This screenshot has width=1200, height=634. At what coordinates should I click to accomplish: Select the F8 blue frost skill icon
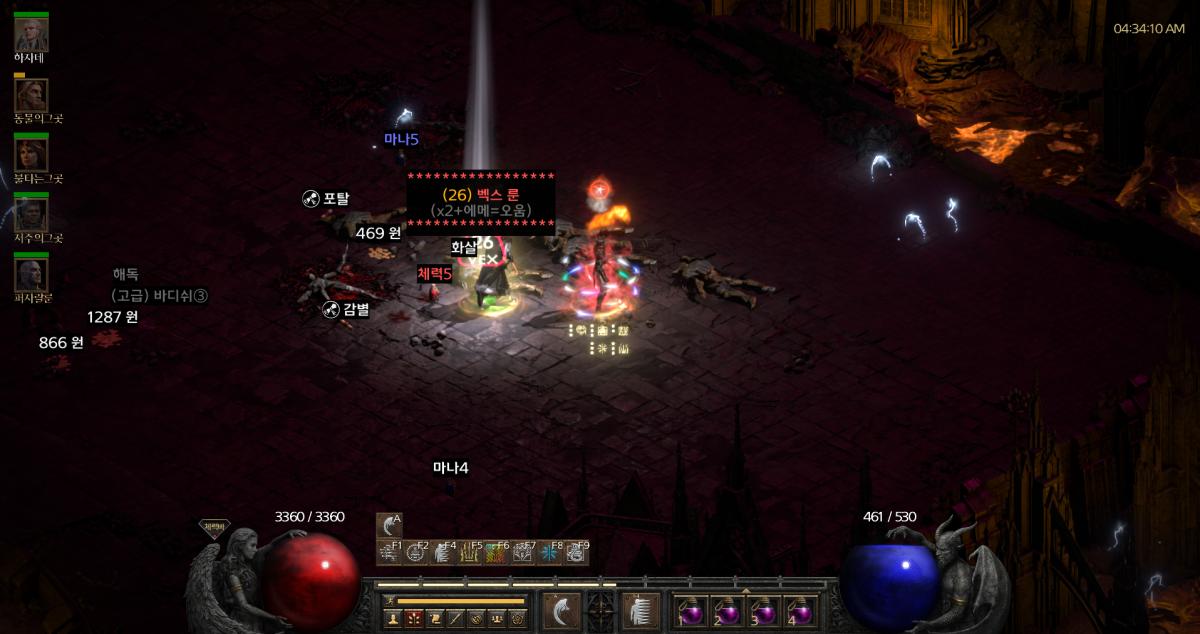pos(548,553)
